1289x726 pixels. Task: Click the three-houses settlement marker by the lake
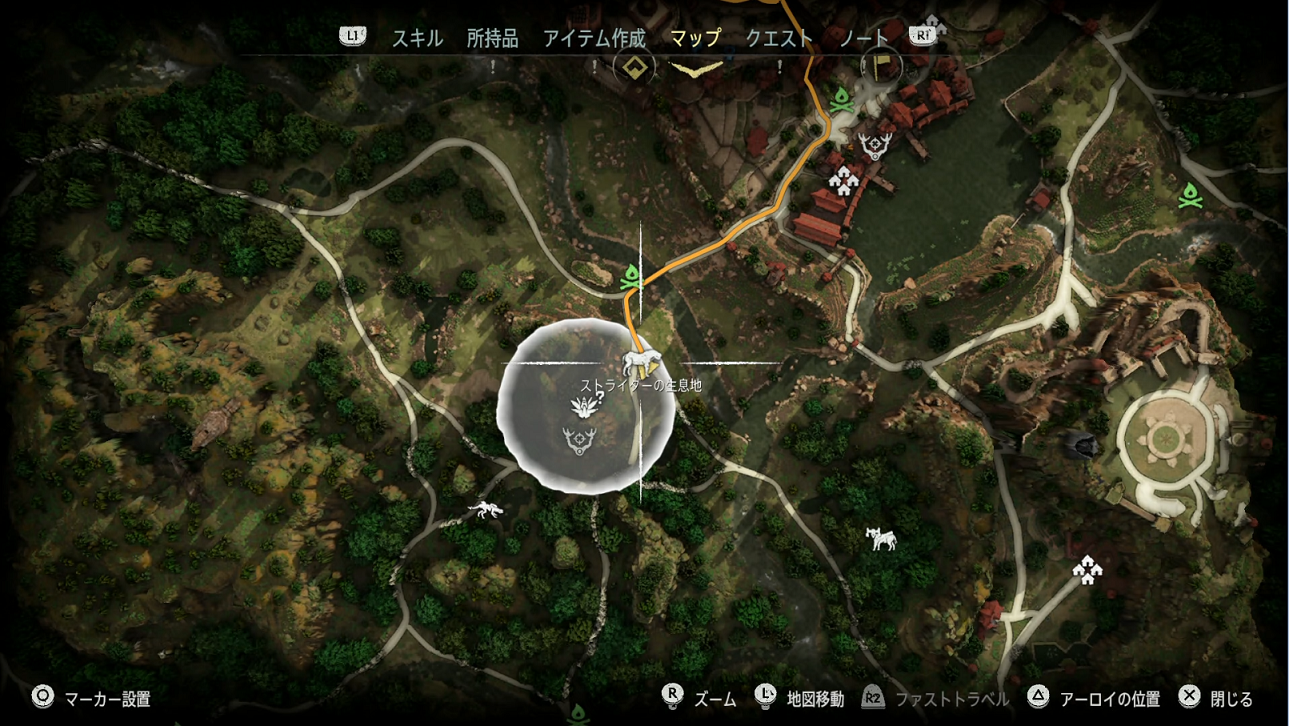(x=844, y=181)
